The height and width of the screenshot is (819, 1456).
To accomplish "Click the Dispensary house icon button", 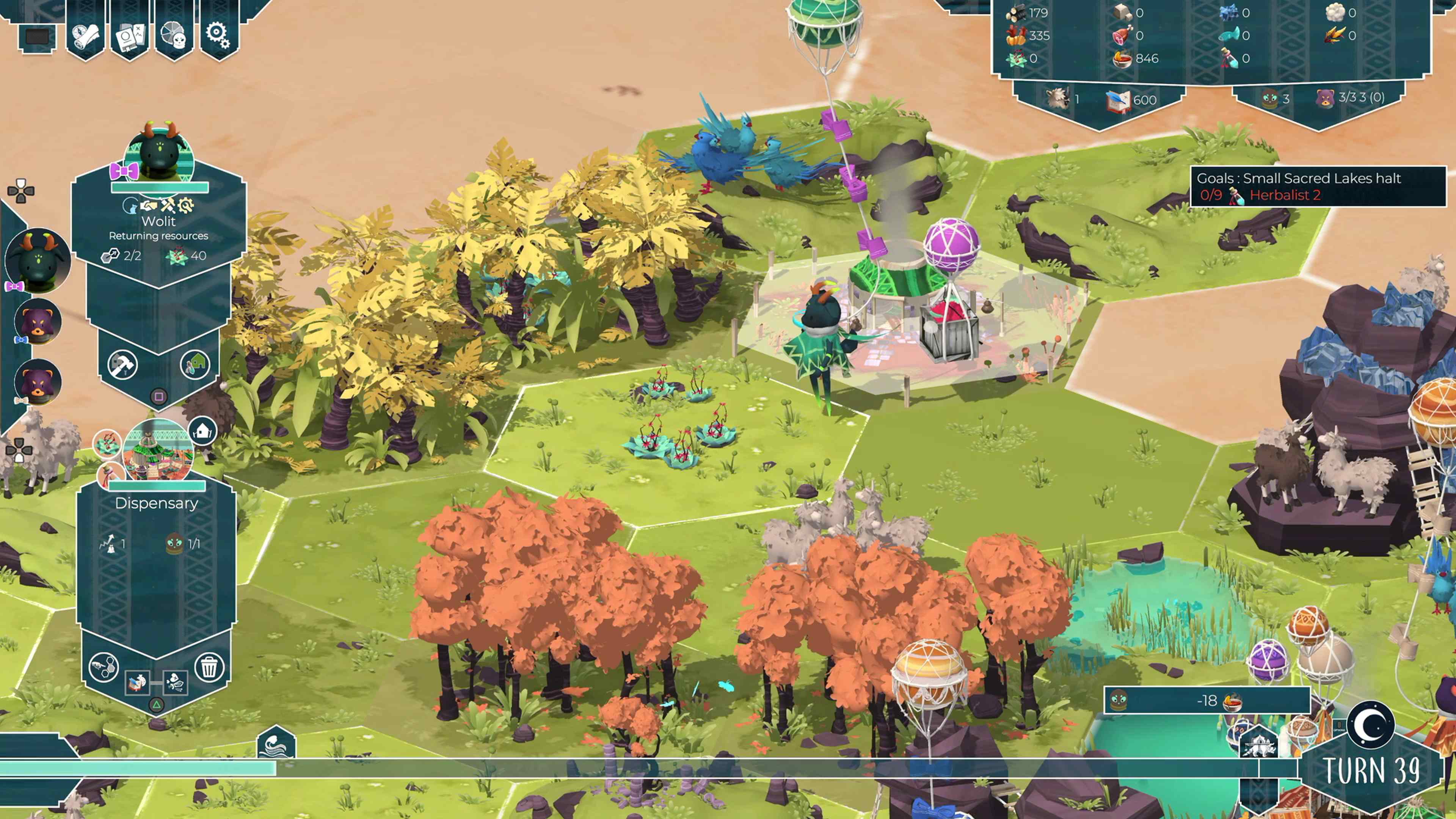I will [203, 432].
